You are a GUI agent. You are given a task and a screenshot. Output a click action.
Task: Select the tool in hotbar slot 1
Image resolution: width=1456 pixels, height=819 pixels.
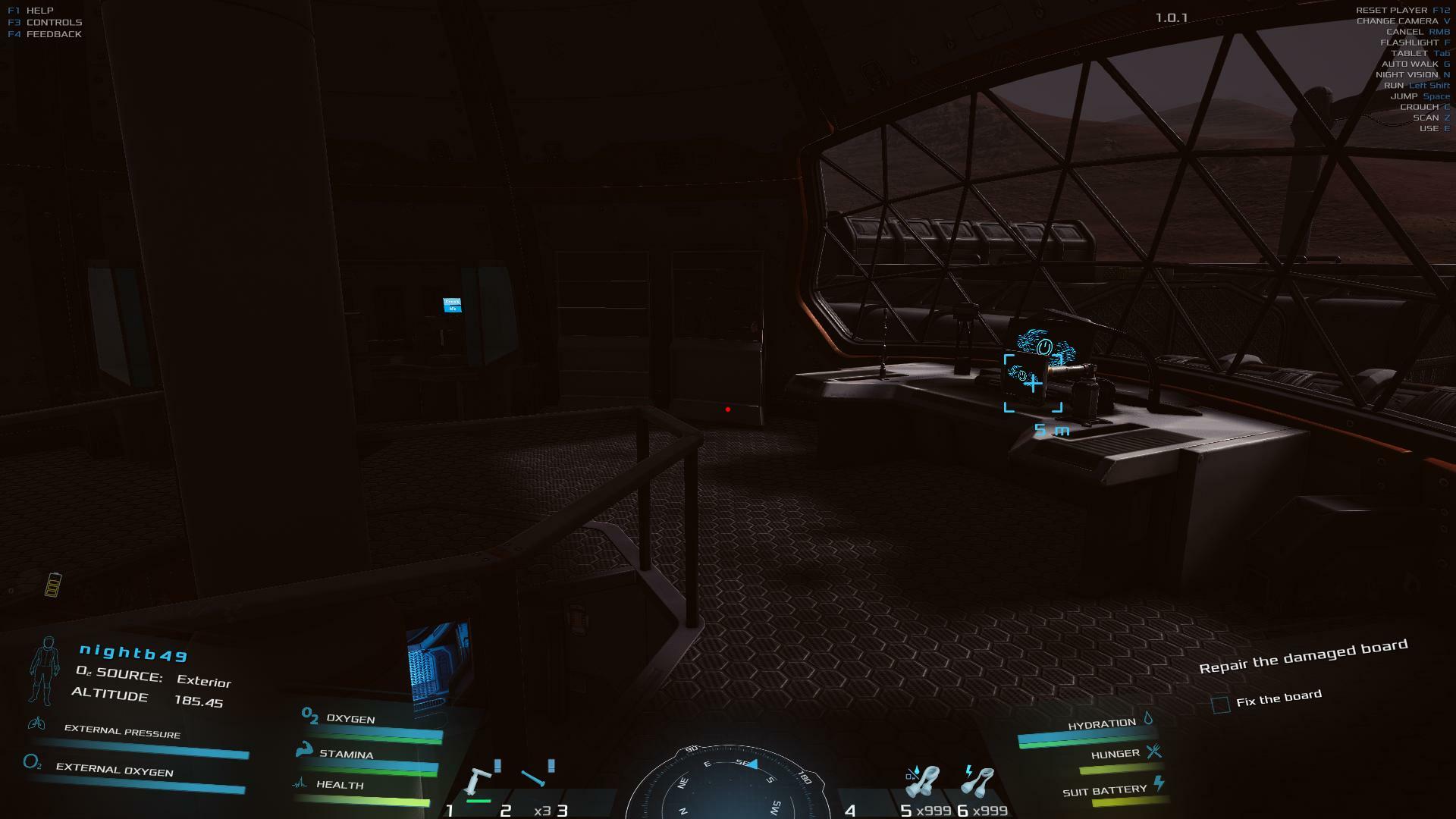[479, 782]
